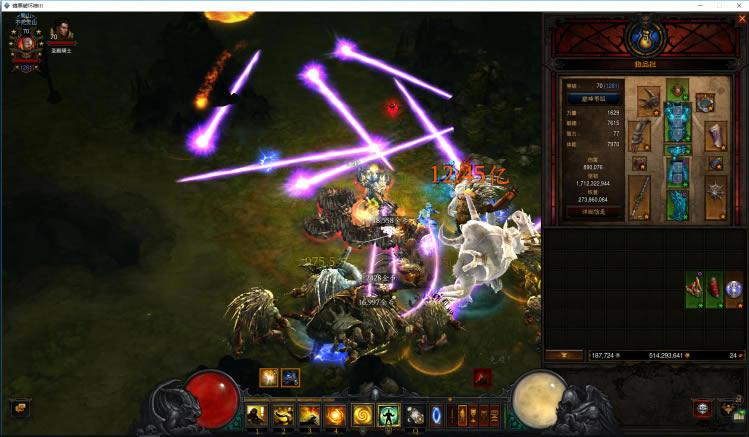Screen dimensions: 749x437
Task: Close the game window
Action: (x=738, y=6)
